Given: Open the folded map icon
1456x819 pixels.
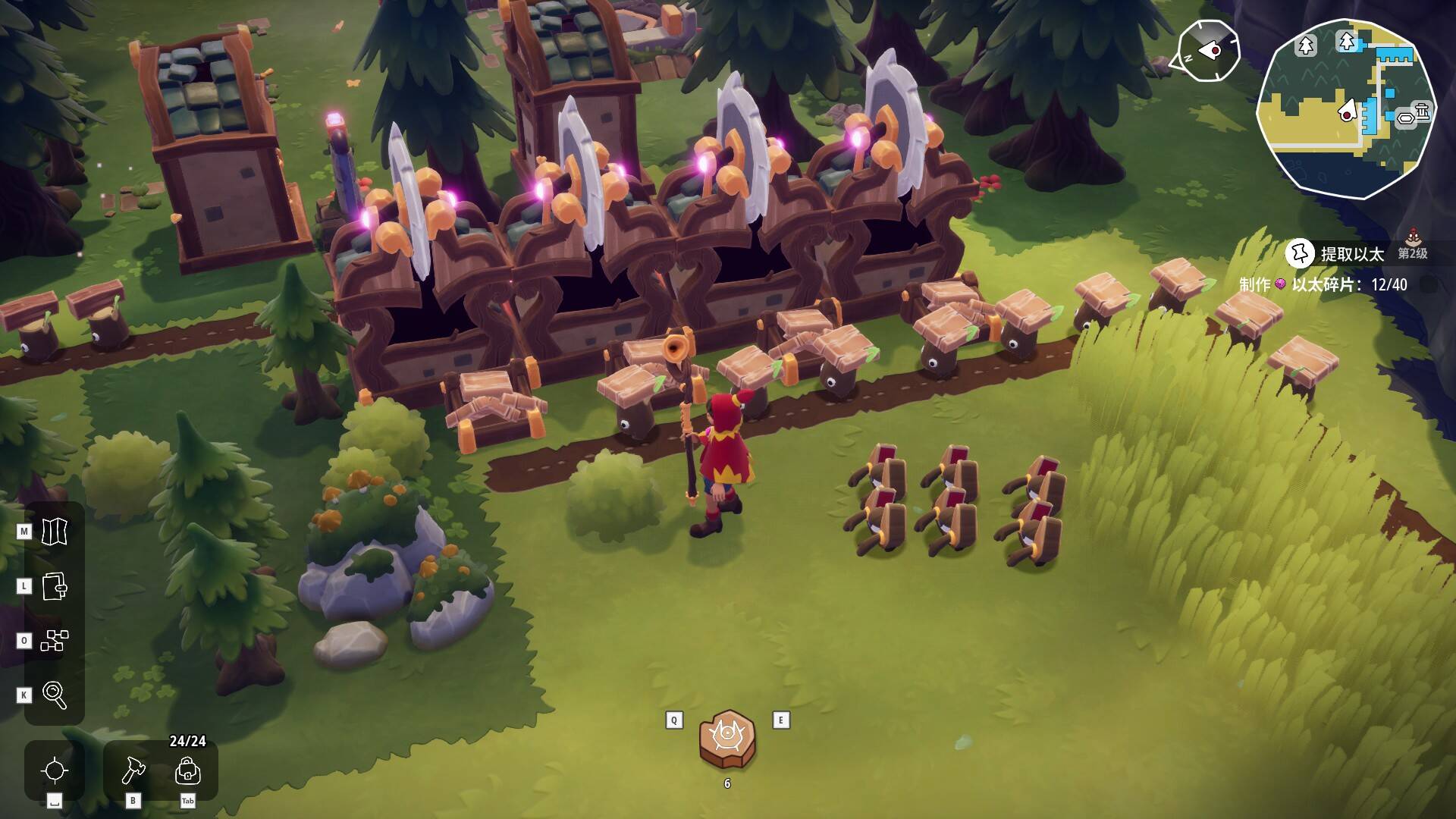Looking at the screenshot, I should [55, 532].
